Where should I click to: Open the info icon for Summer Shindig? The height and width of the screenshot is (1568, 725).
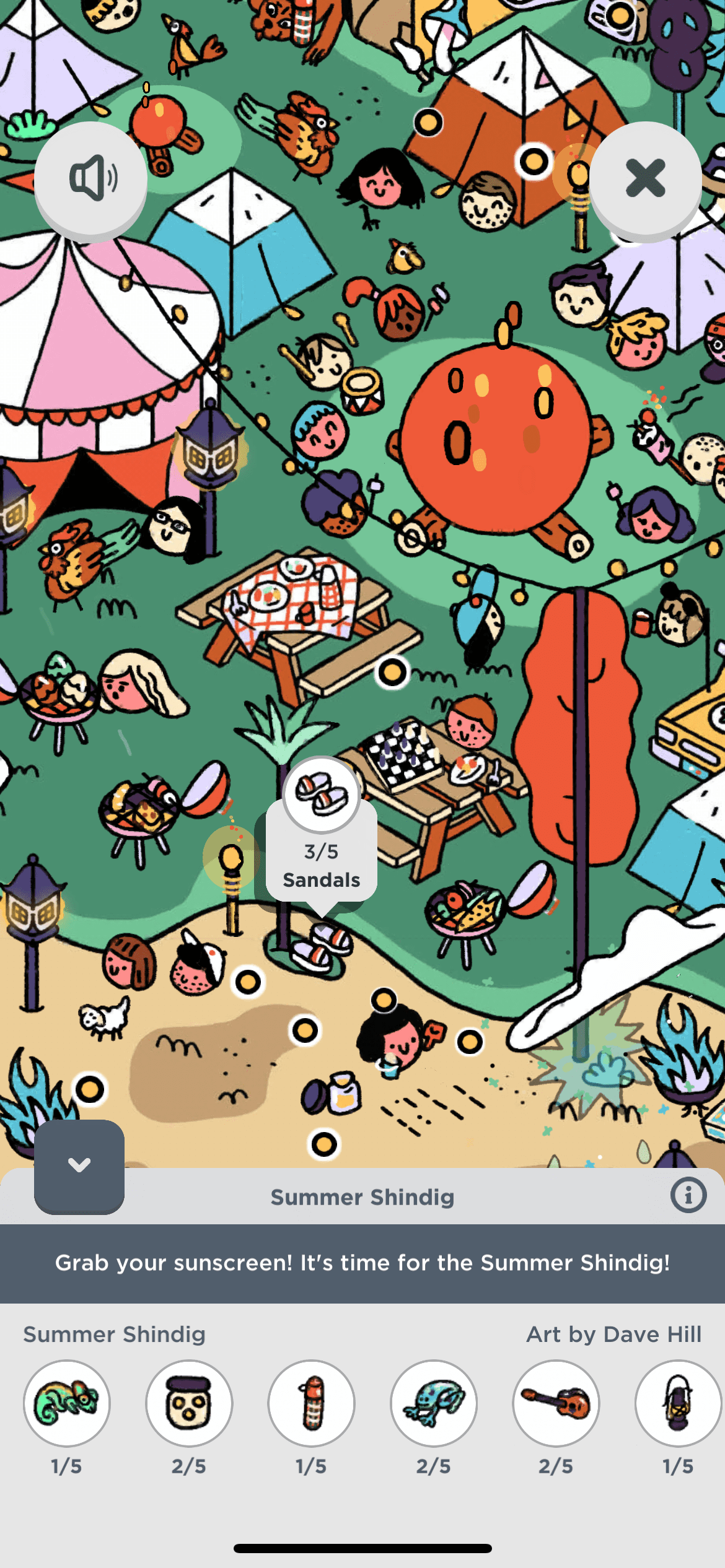(688, 1195)
